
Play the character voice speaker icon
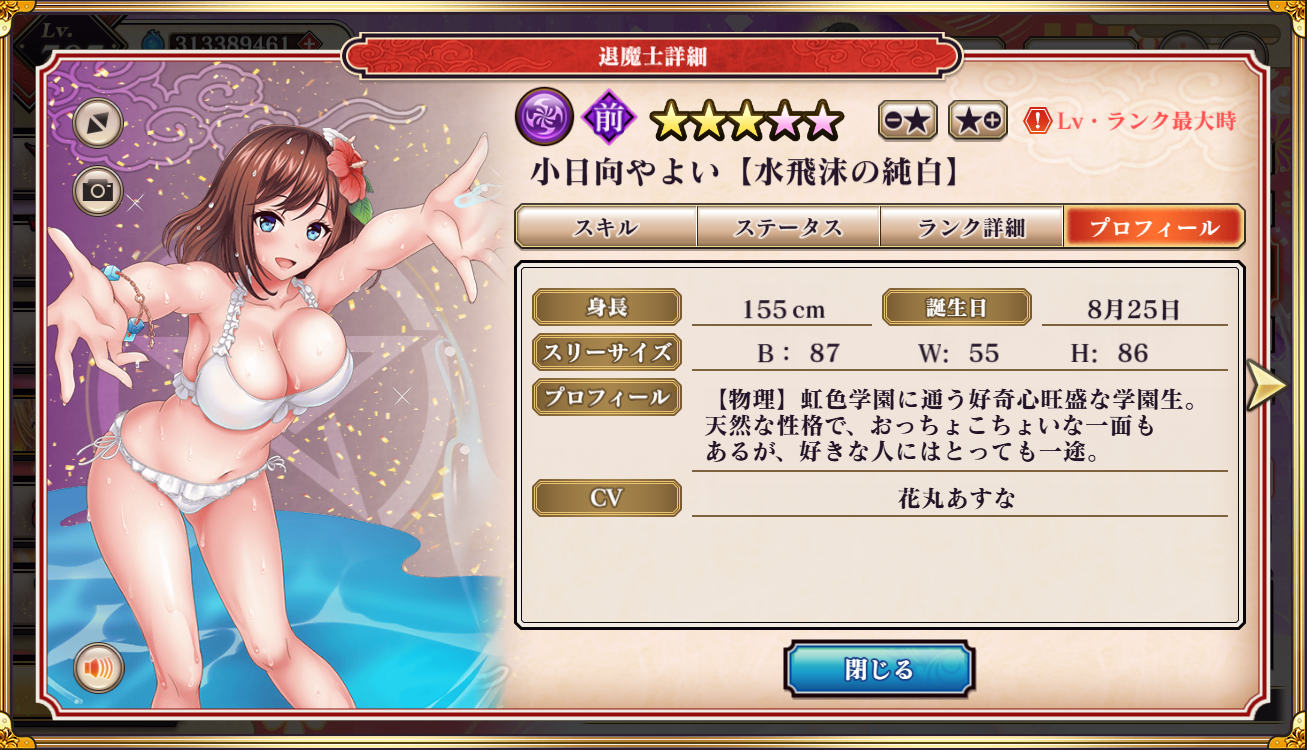click(98, 667)
